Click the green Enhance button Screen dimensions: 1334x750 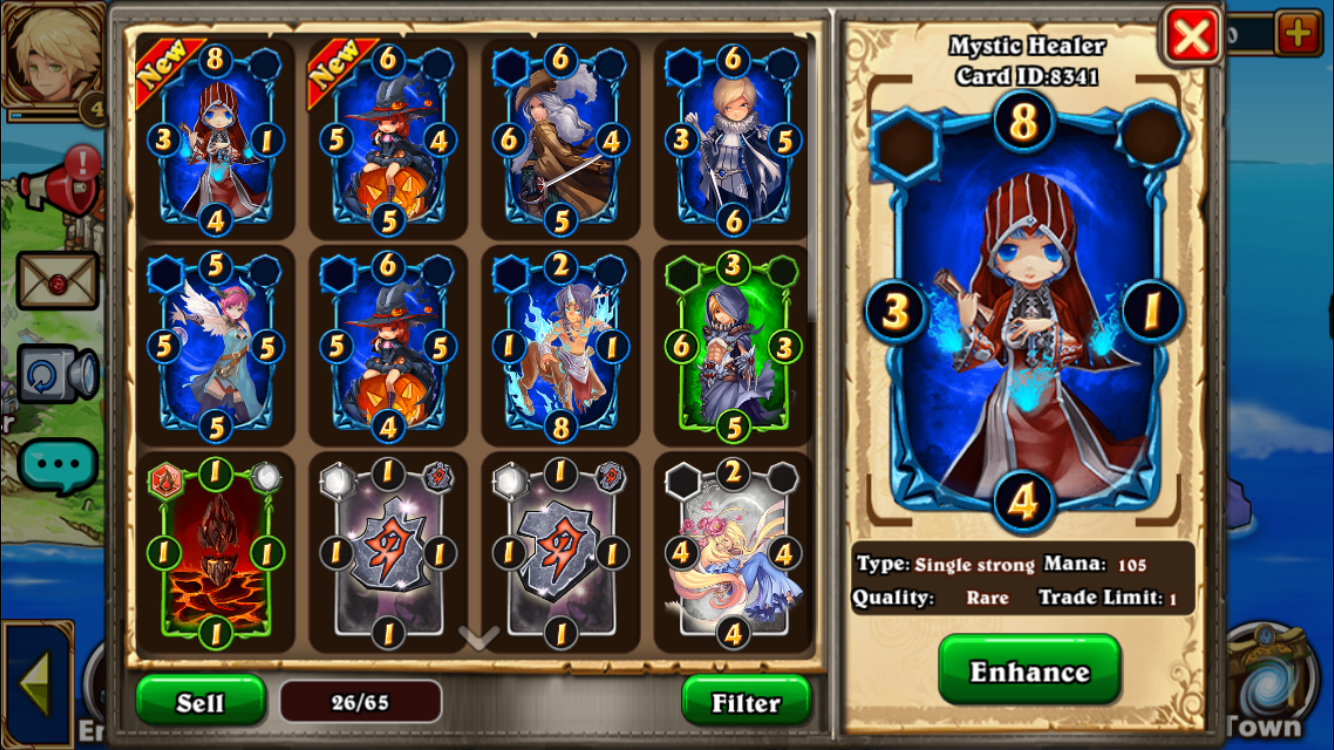[1029, 670]
